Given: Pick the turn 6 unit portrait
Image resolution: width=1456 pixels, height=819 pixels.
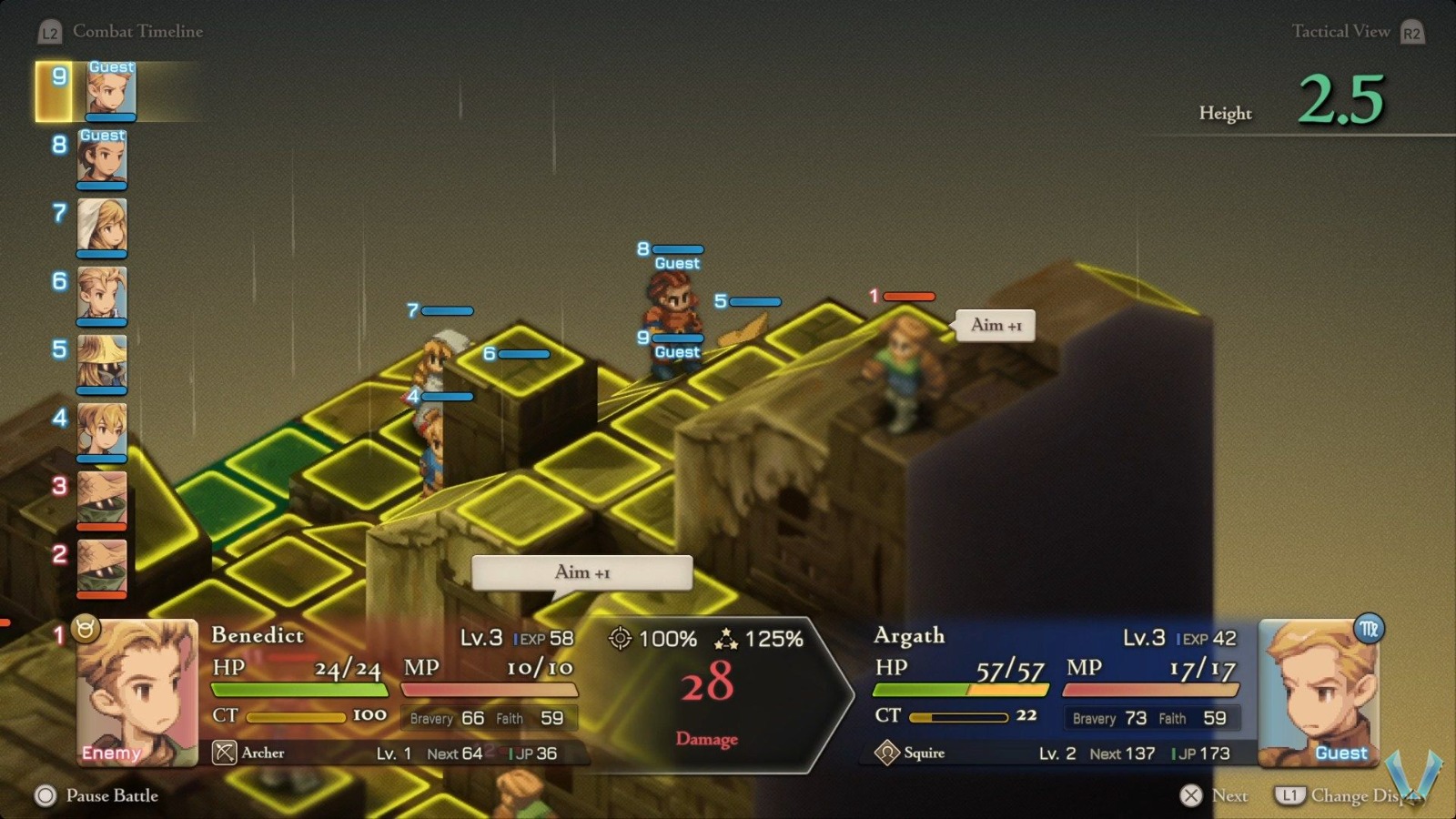Looking at the screenshot, I should coord(102,294).
